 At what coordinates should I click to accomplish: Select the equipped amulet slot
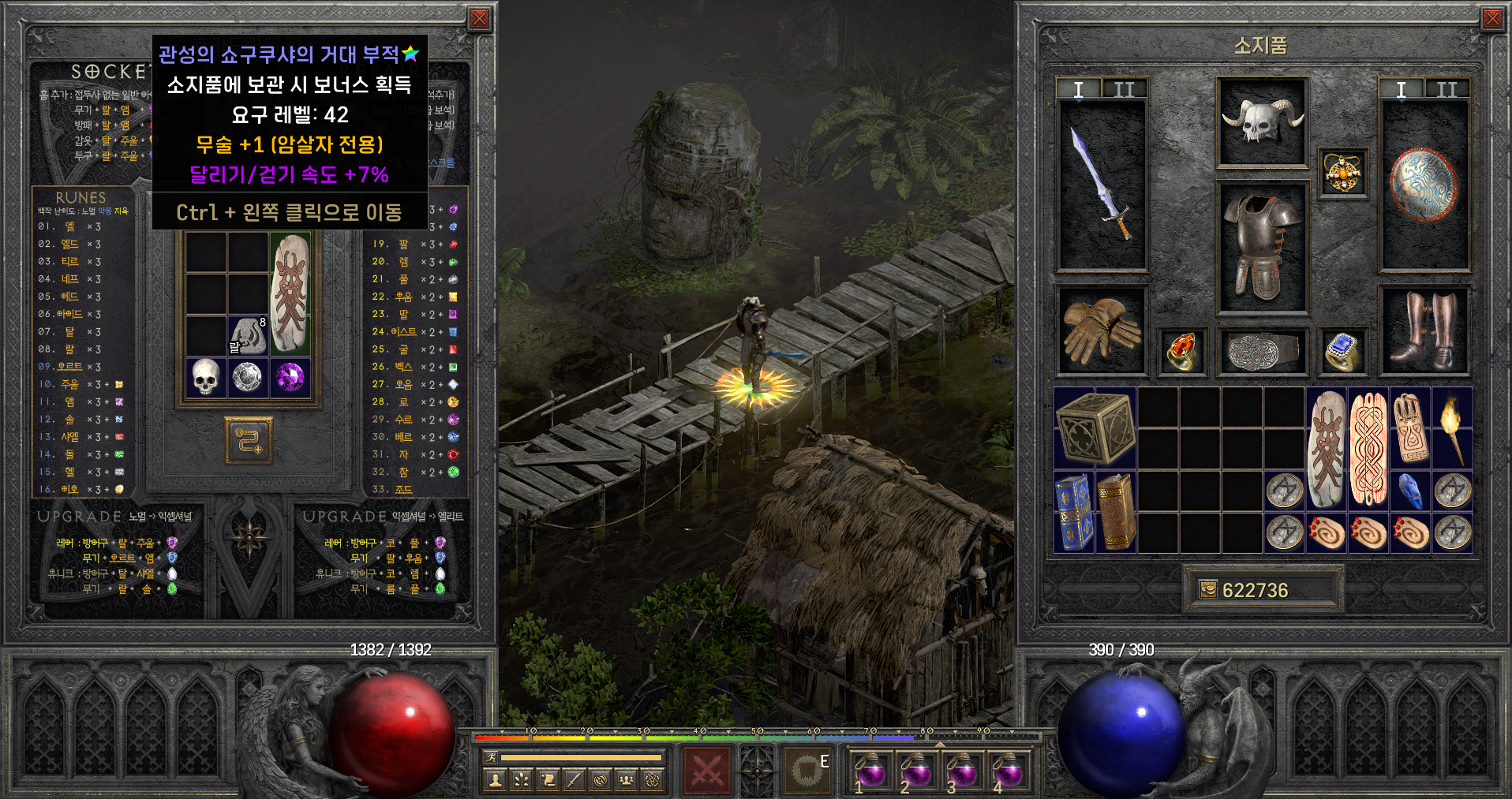click(x=1342, y=173)
